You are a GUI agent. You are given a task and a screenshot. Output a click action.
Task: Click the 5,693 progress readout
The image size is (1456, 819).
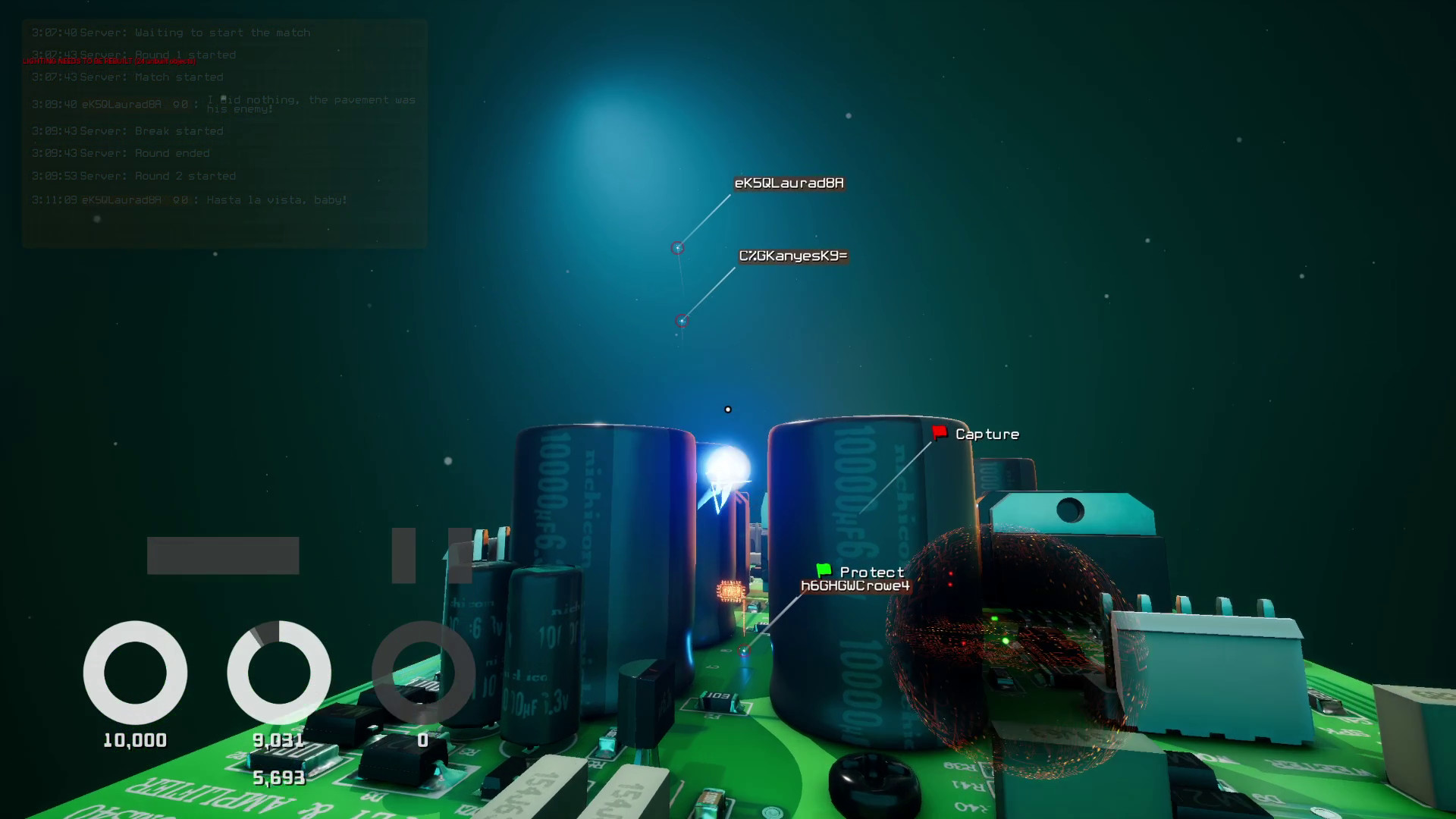tap(278, 777)
